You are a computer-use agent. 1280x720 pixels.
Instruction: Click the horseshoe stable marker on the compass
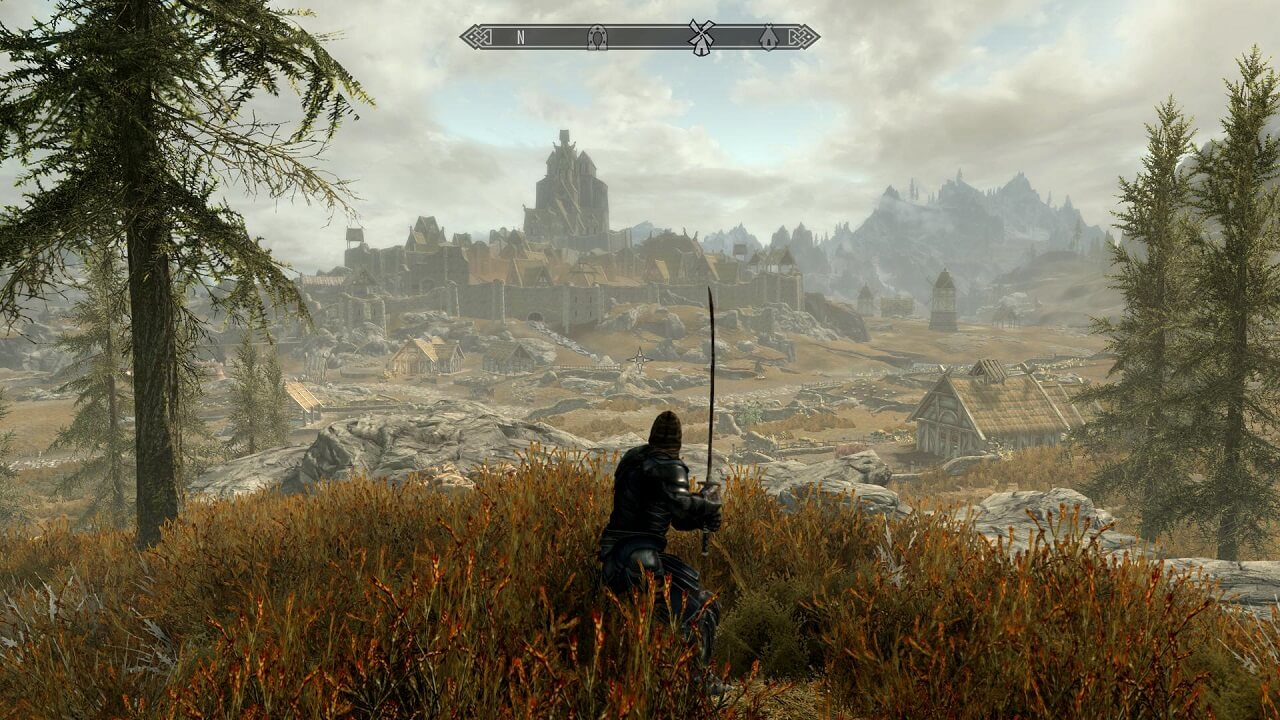pyautogui.click(x=597, y=37)
